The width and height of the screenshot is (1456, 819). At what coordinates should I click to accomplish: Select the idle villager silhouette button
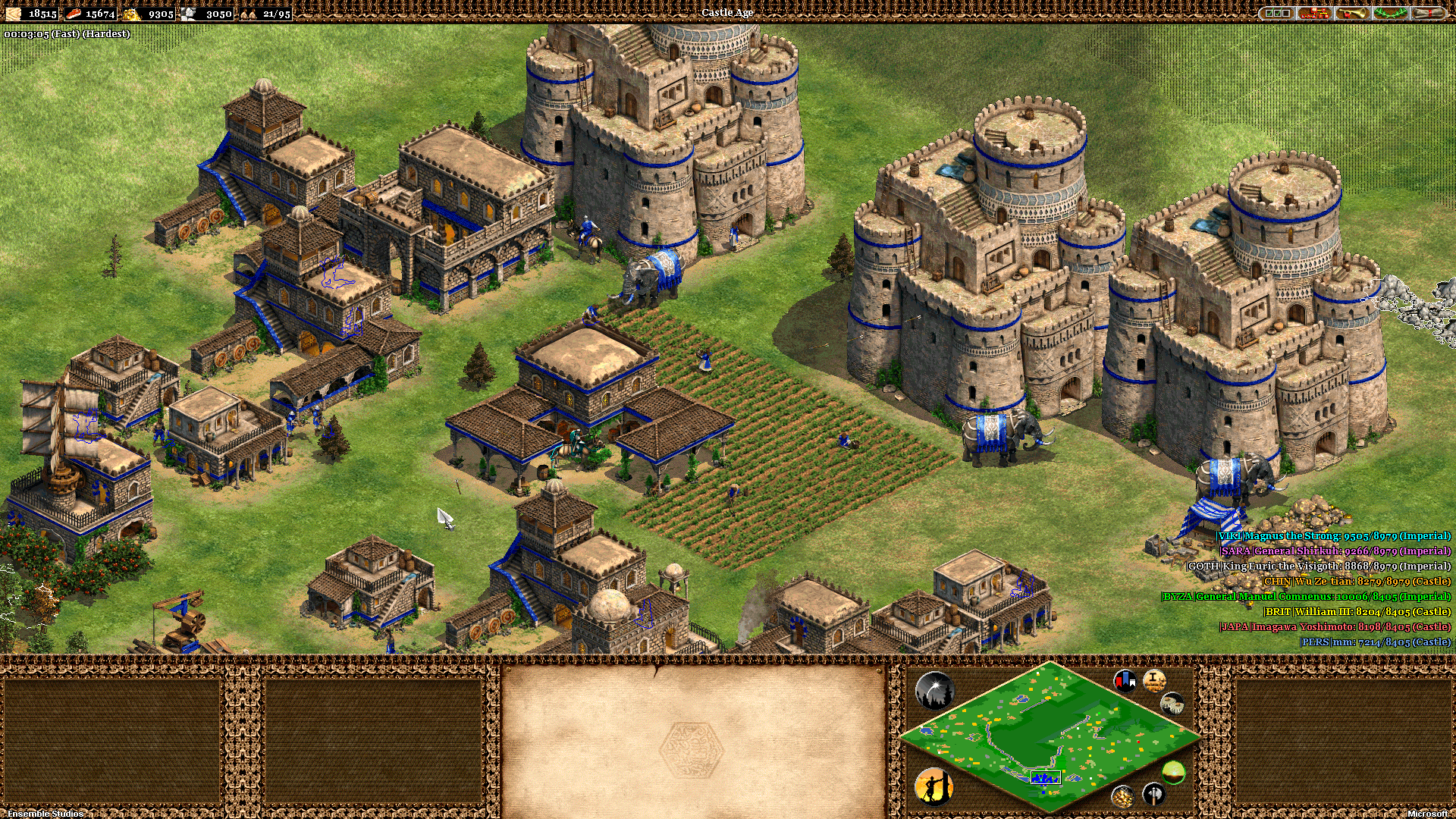[934, 786]
